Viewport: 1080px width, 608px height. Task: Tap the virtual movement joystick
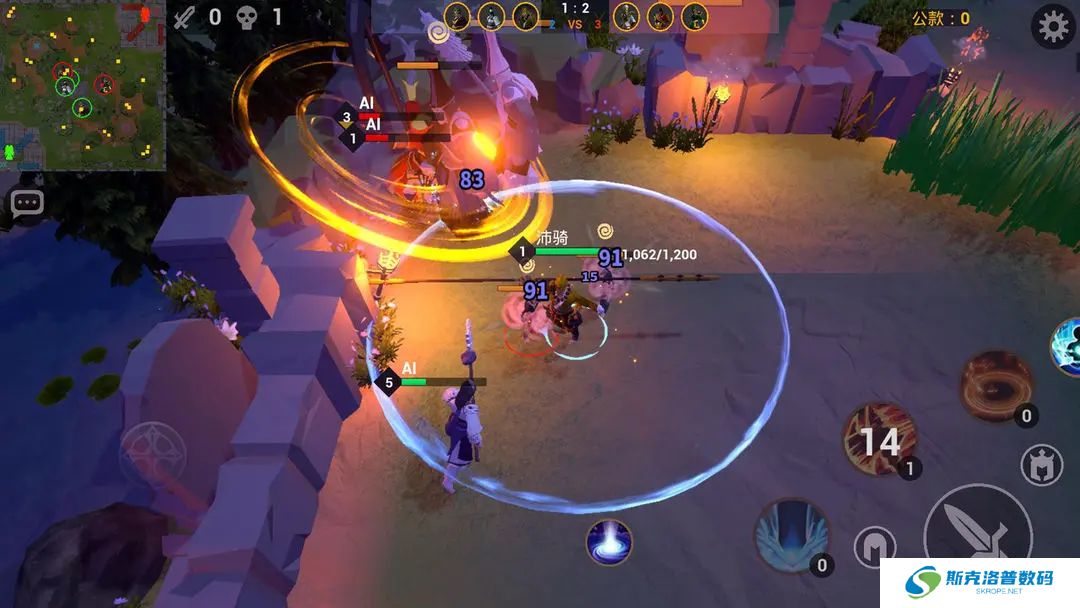[153, 456]
